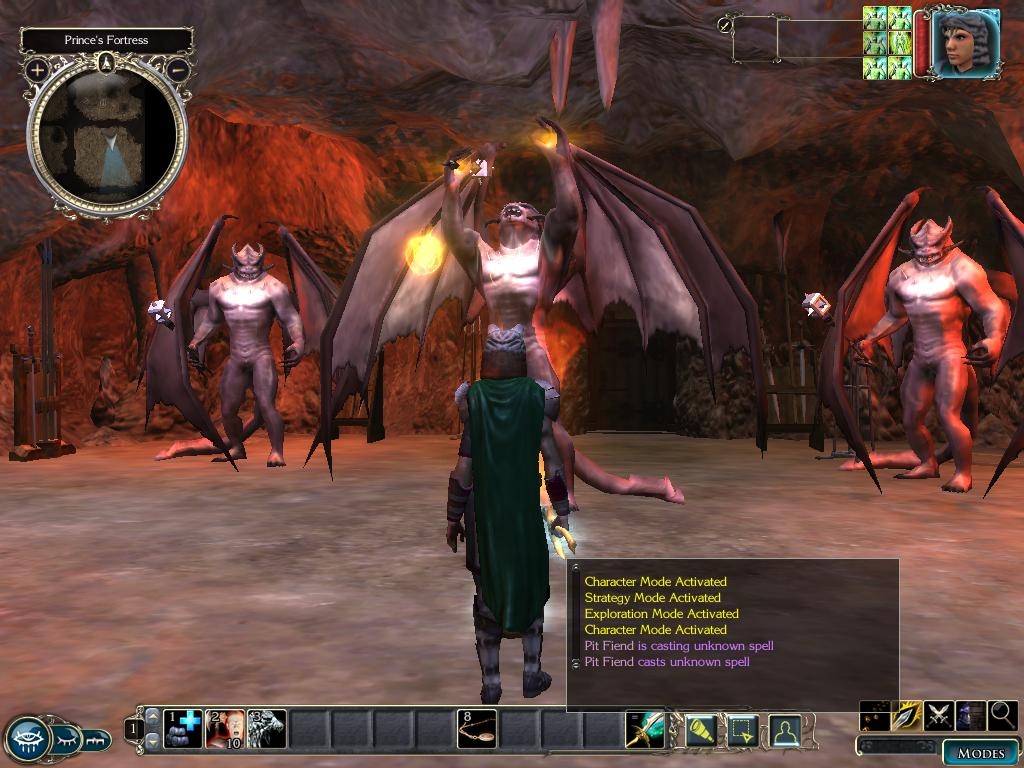
Task: Zoom in the minimap with the plus button
Action: [37, 70]
